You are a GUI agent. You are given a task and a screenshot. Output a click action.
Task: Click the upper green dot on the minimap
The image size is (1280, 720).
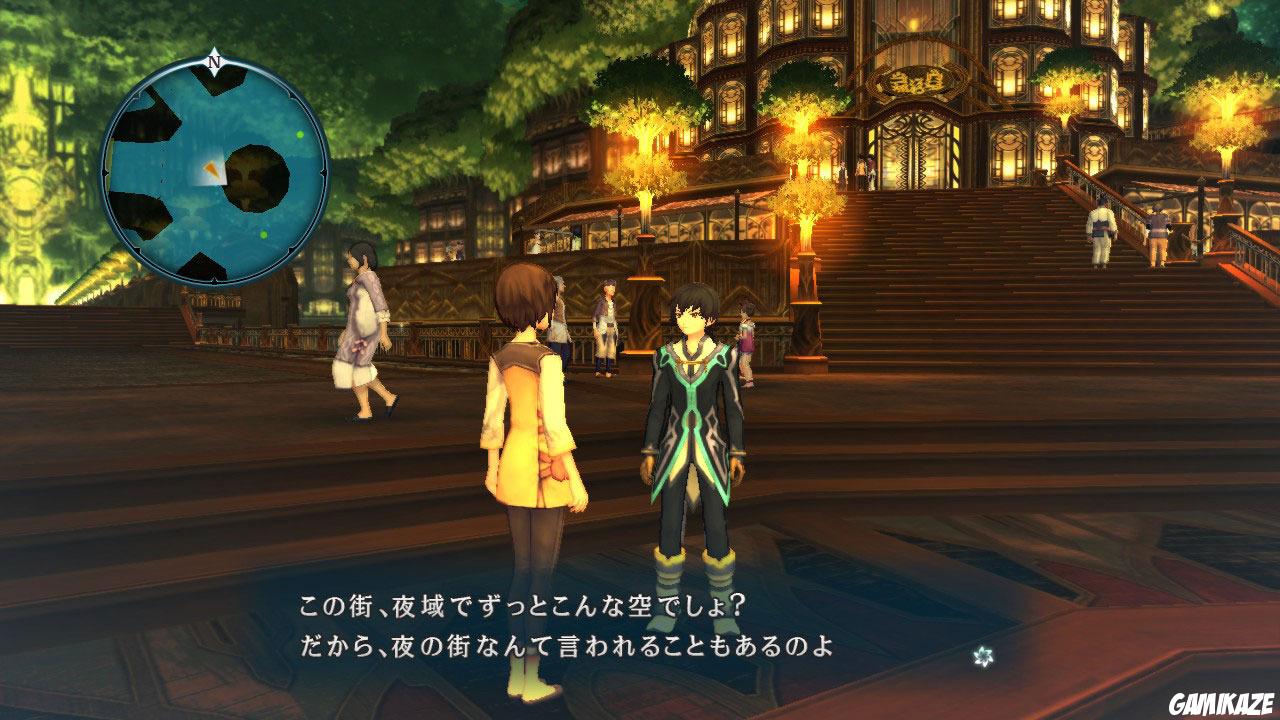point(299,133)
